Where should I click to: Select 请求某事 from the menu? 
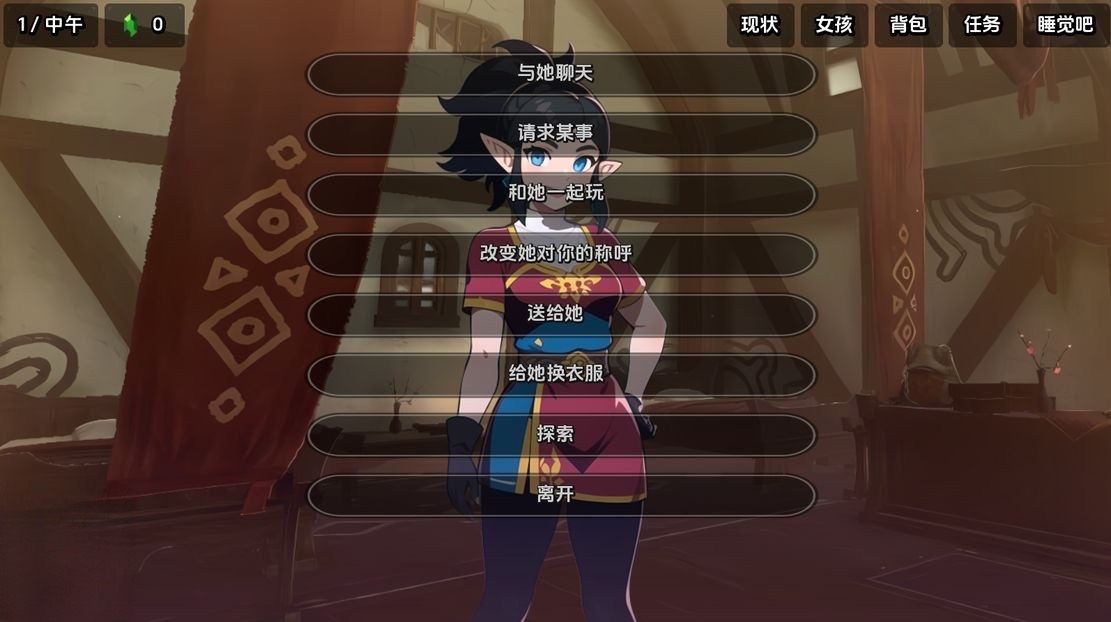pyautogui.click(x=561, y=133)
